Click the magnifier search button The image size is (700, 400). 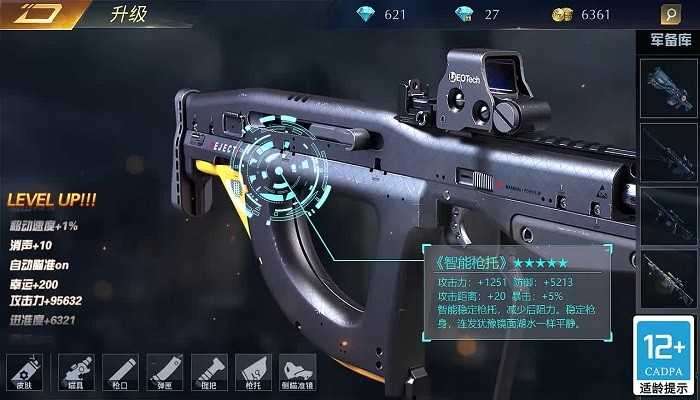[x=670, y=15]
